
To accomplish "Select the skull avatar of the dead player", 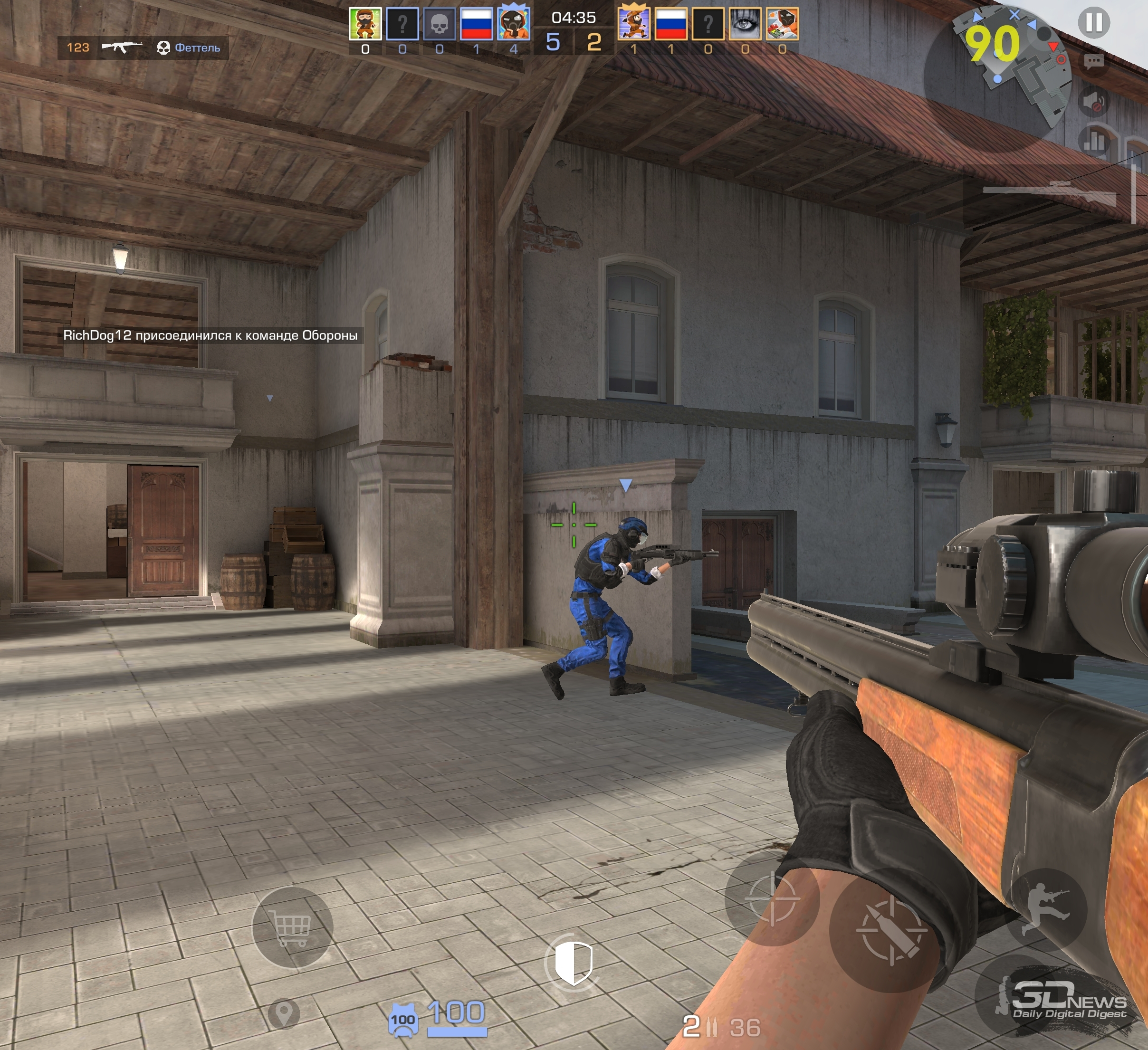I will click(x=439, y=24).
